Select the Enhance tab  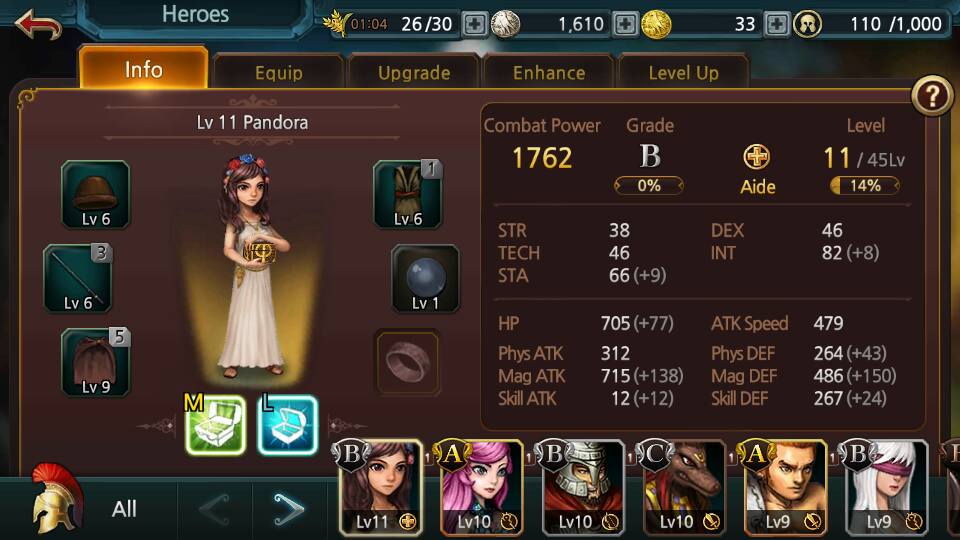(549, 73)
